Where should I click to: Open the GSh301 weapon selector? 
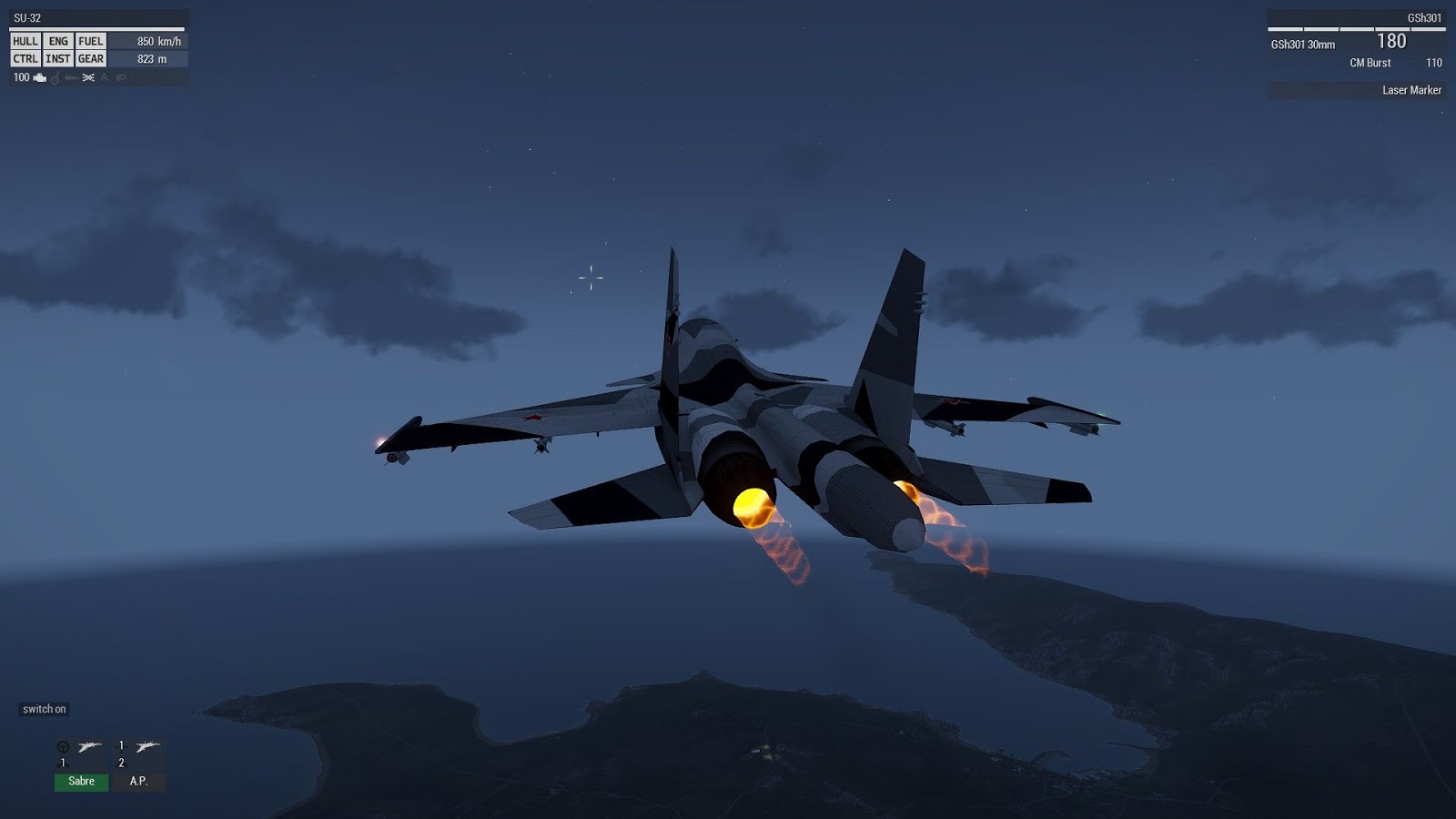(x=1425, y=15)
